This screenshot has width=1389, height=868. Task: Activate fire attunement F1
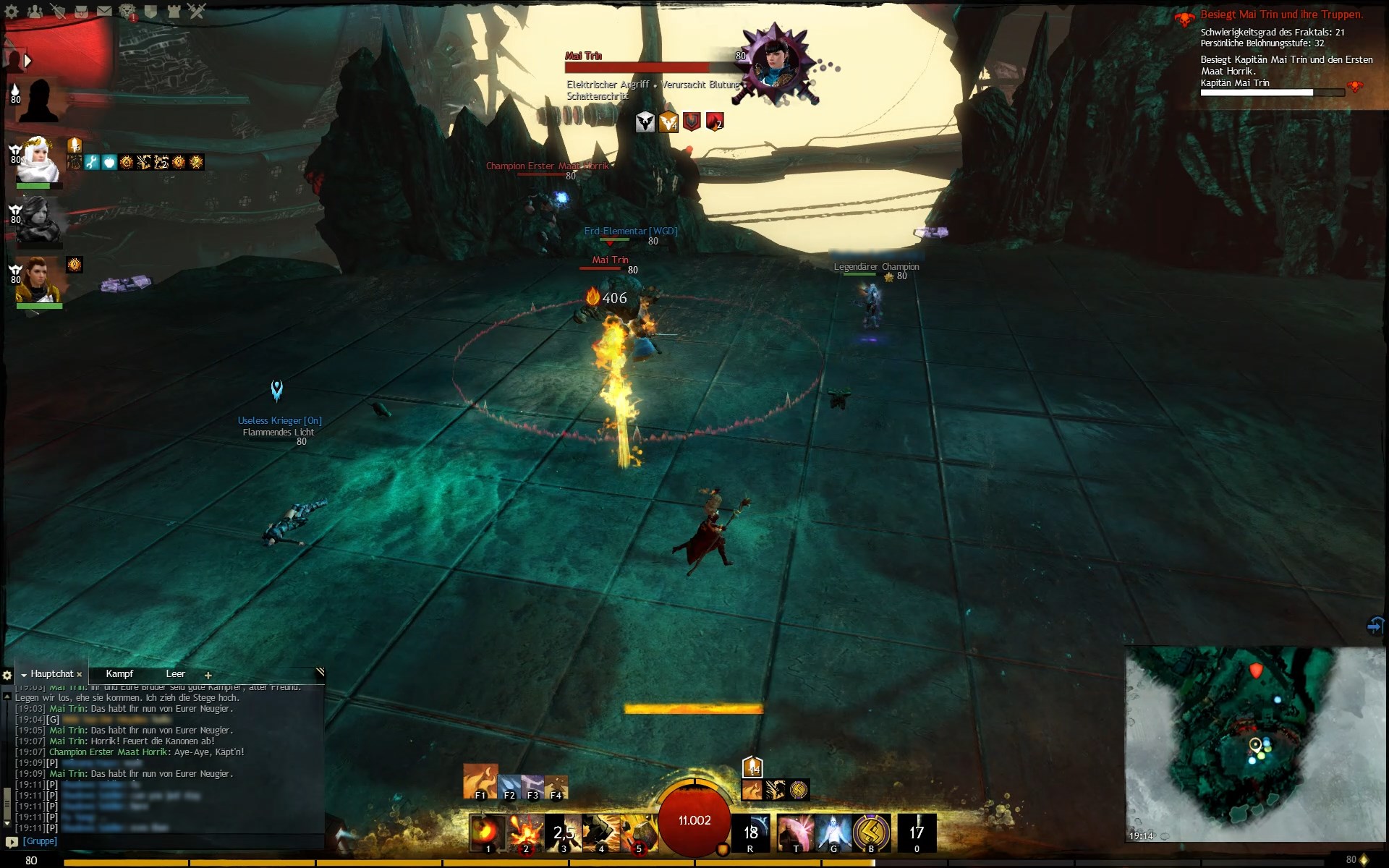[x=480, y=783]
